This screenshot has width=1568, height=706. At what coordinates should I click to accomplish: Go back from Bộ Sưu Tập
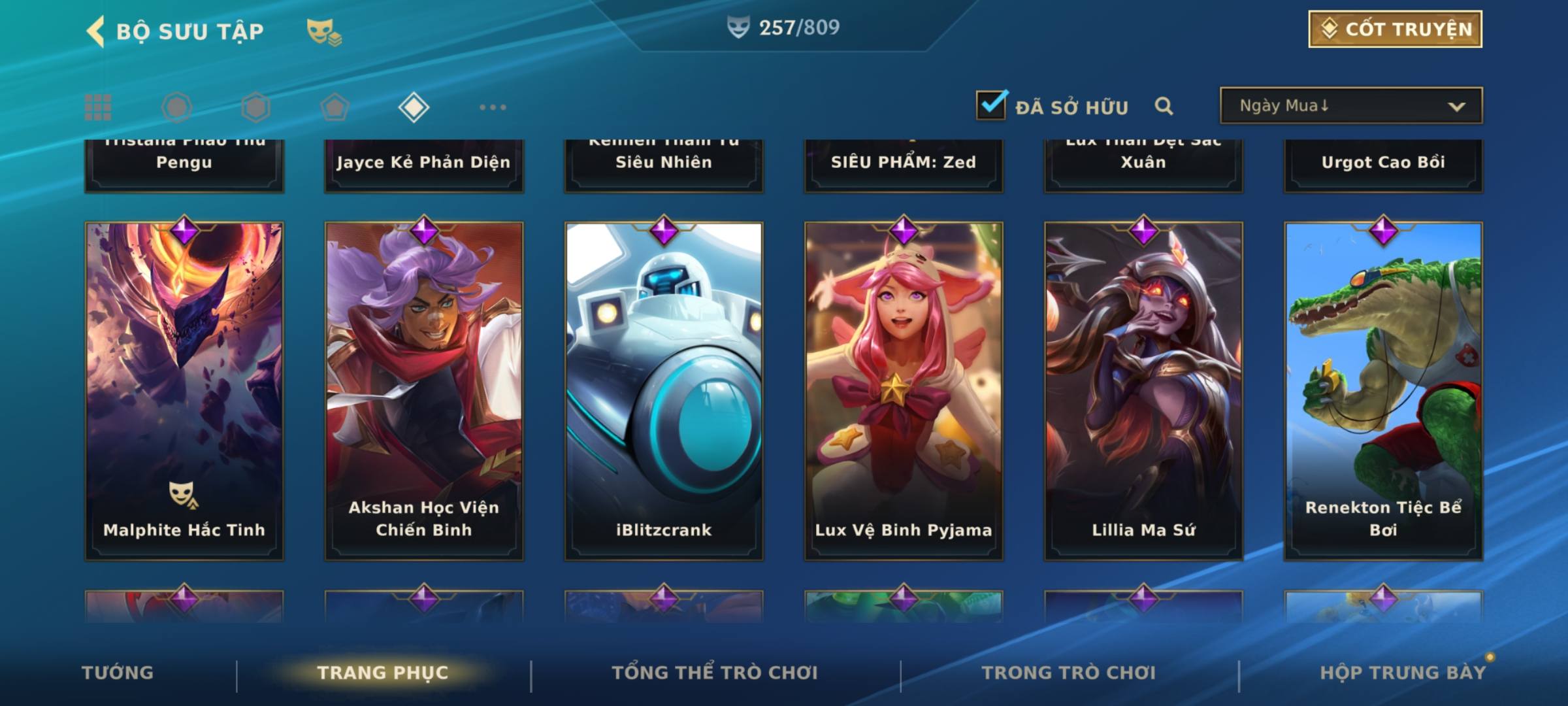click(x=95, y=31)
